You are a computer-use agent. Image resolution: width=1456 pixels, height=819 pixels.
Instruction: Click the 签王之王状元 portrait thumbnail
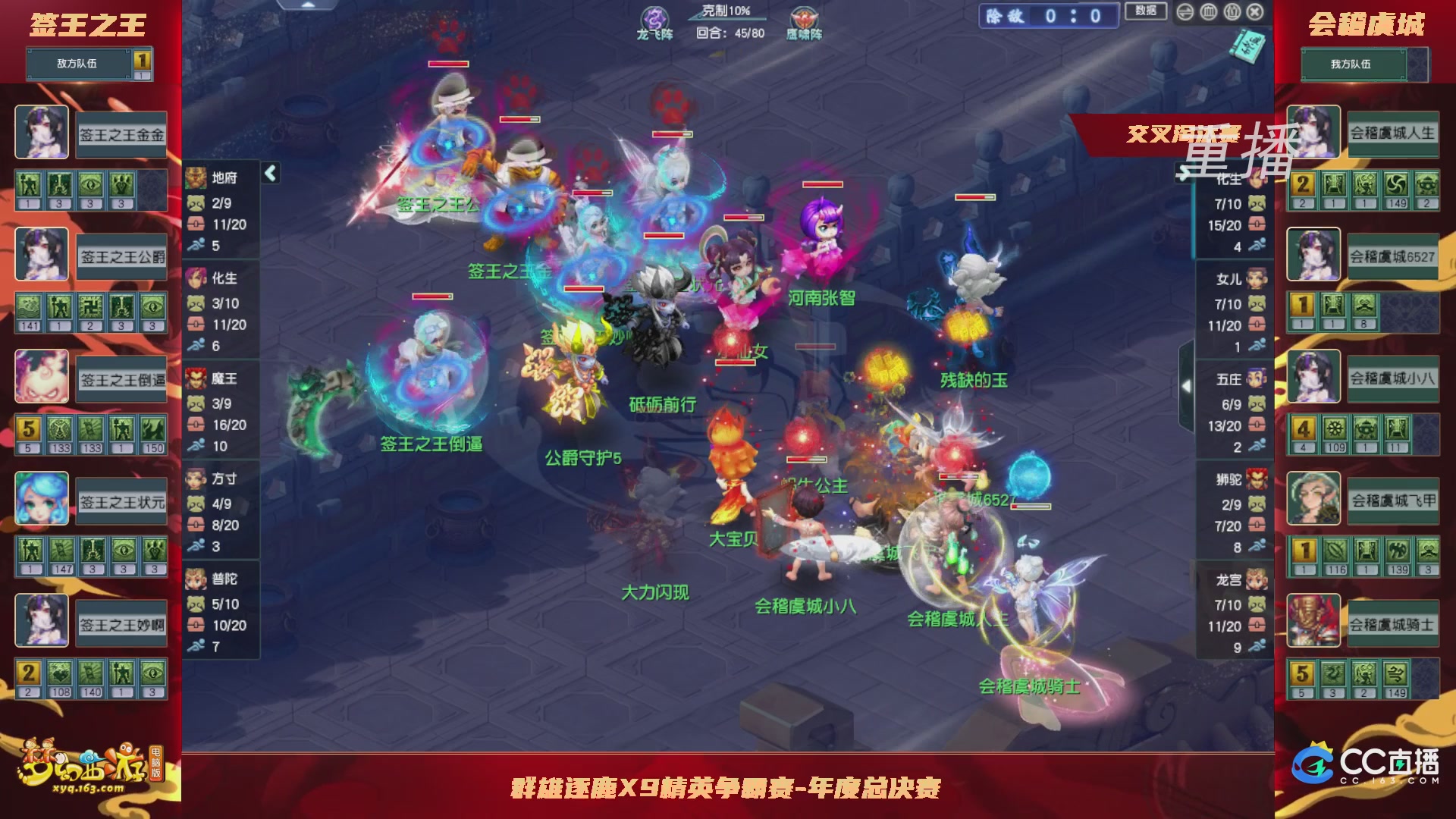[x=42, y=498]
